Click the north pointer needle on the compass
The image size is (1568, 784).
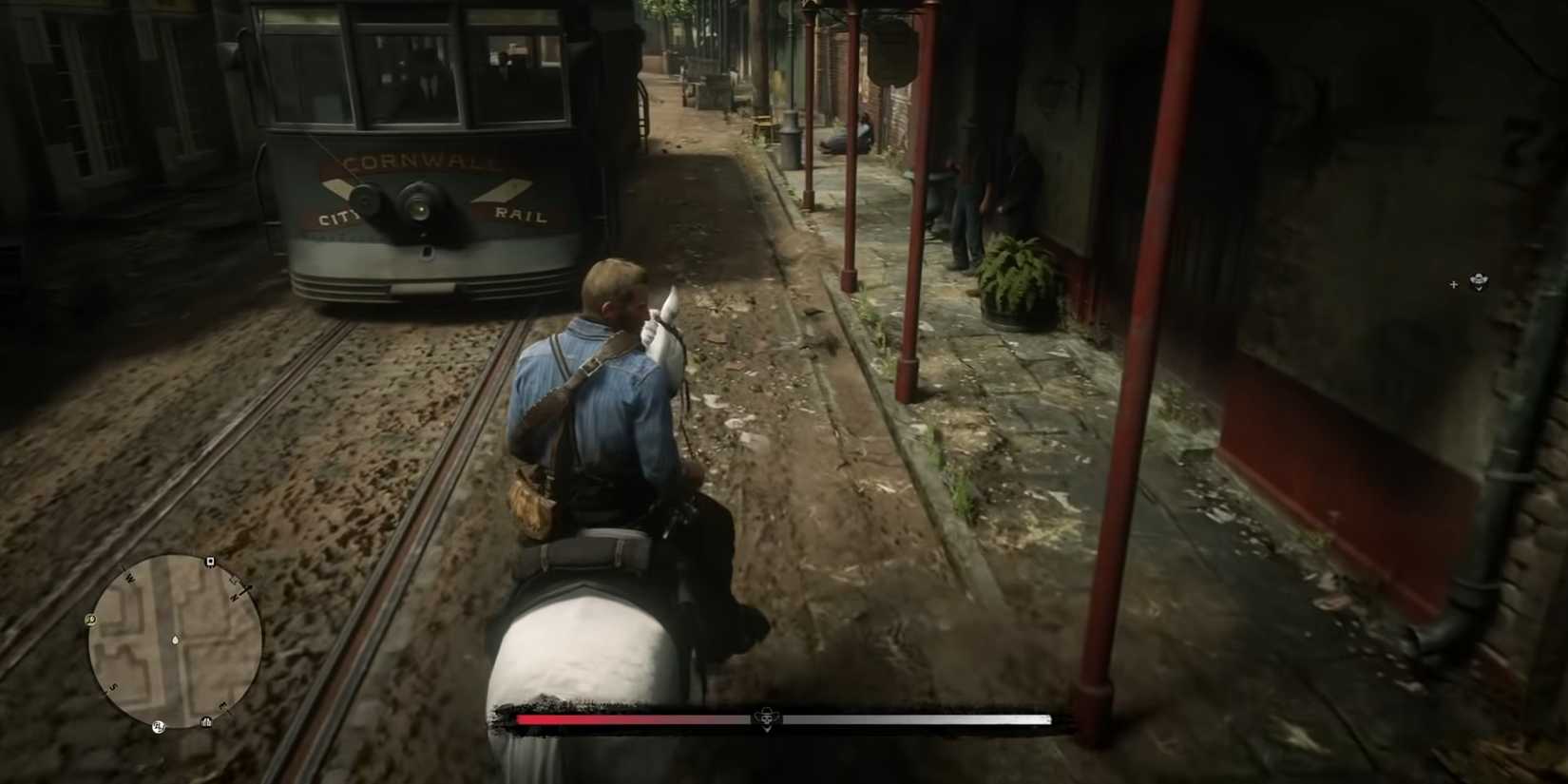[x=244, y=587]
